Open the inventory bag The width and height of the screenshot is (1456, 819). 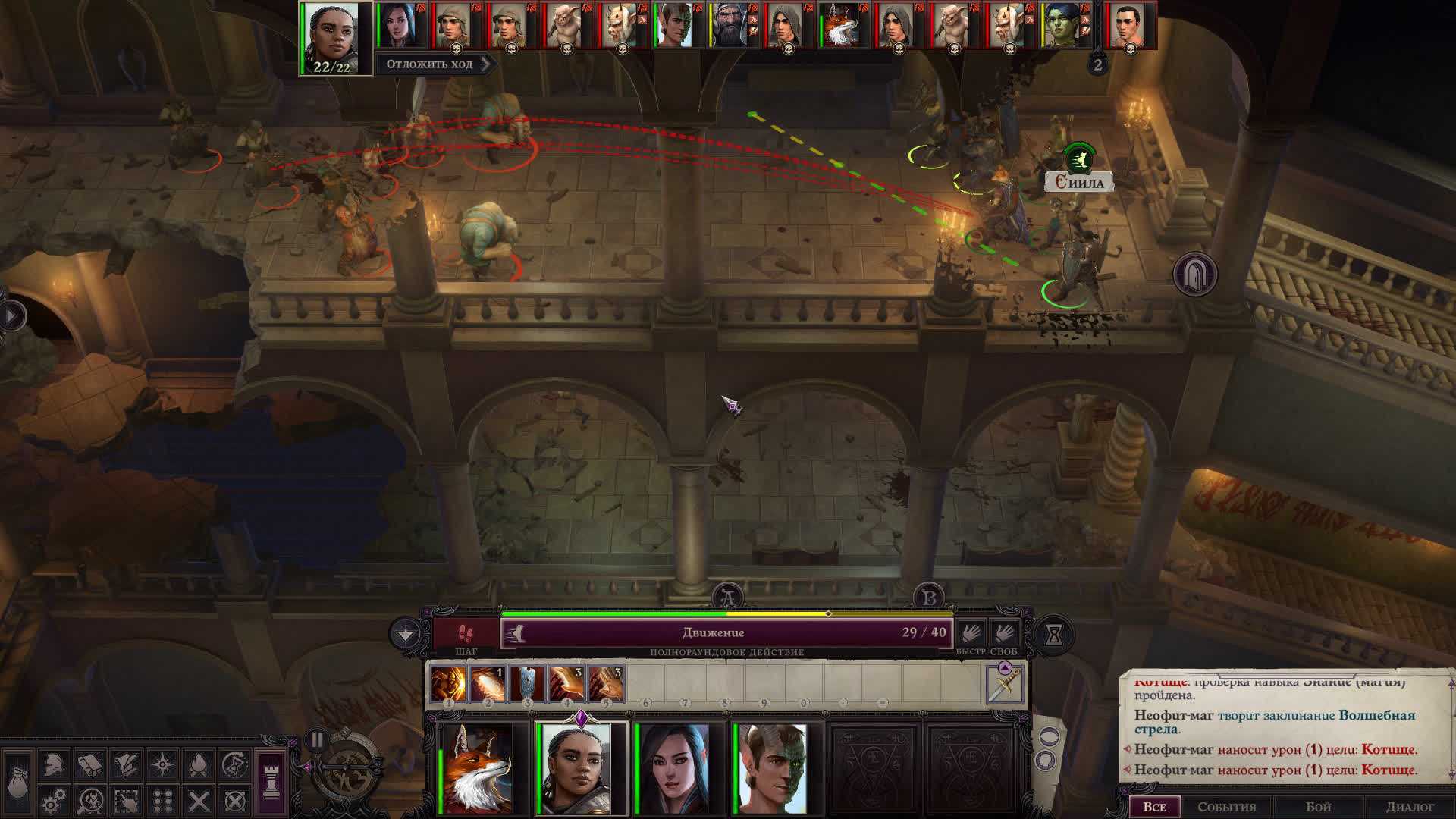pyautogui.click(x=17, y=783)
